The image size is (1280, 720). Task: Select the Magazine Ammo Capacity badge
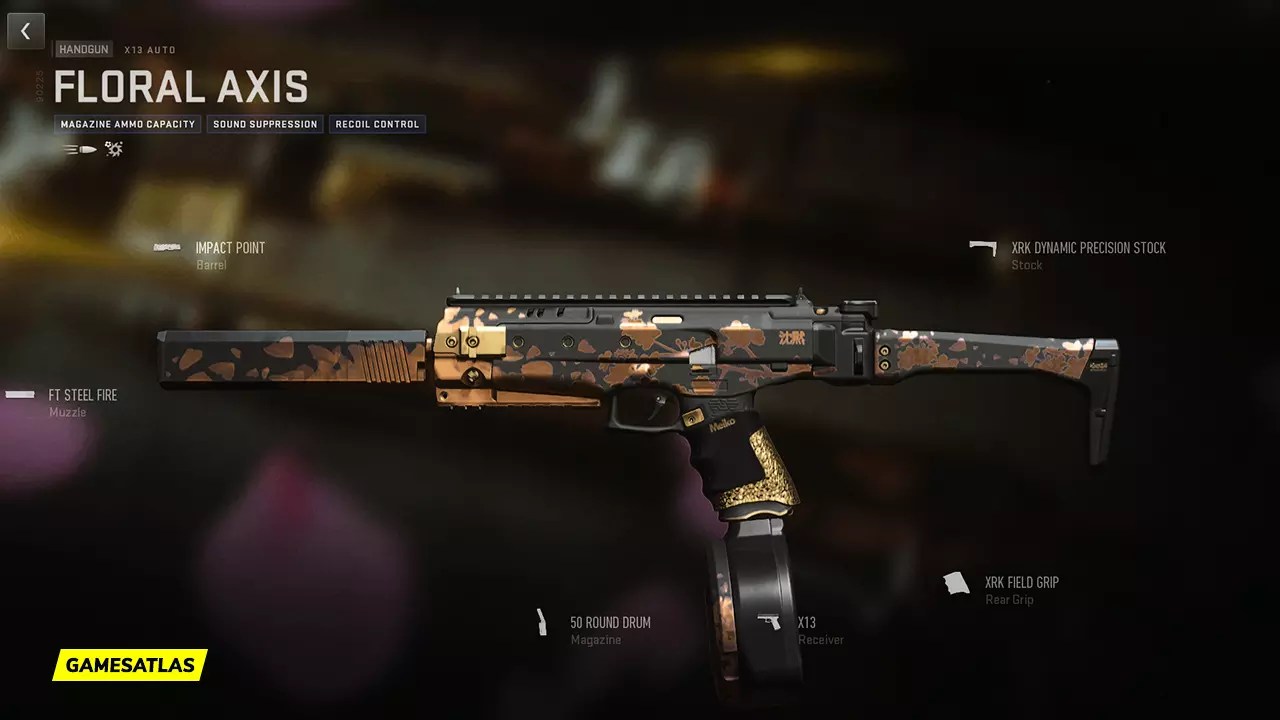[x=127, y=124]
